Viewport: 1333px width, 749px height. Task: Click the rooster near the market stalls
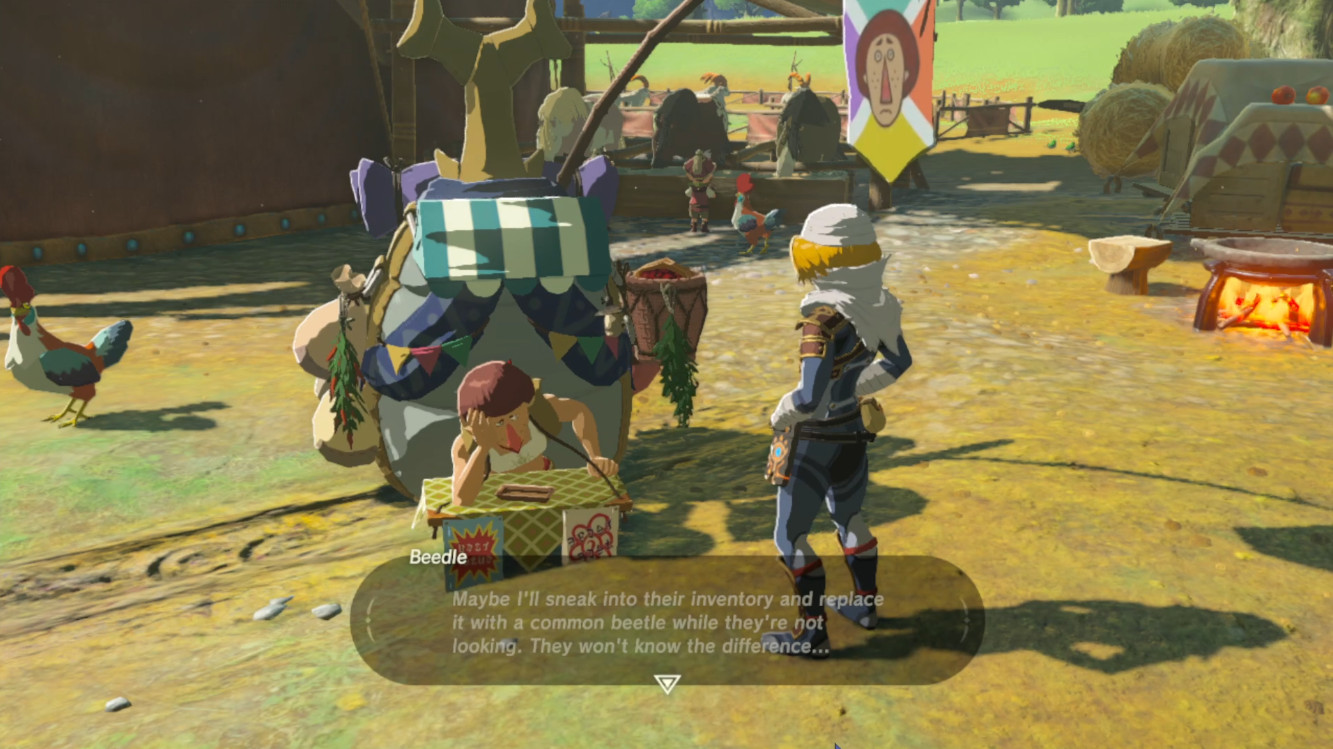747,220
